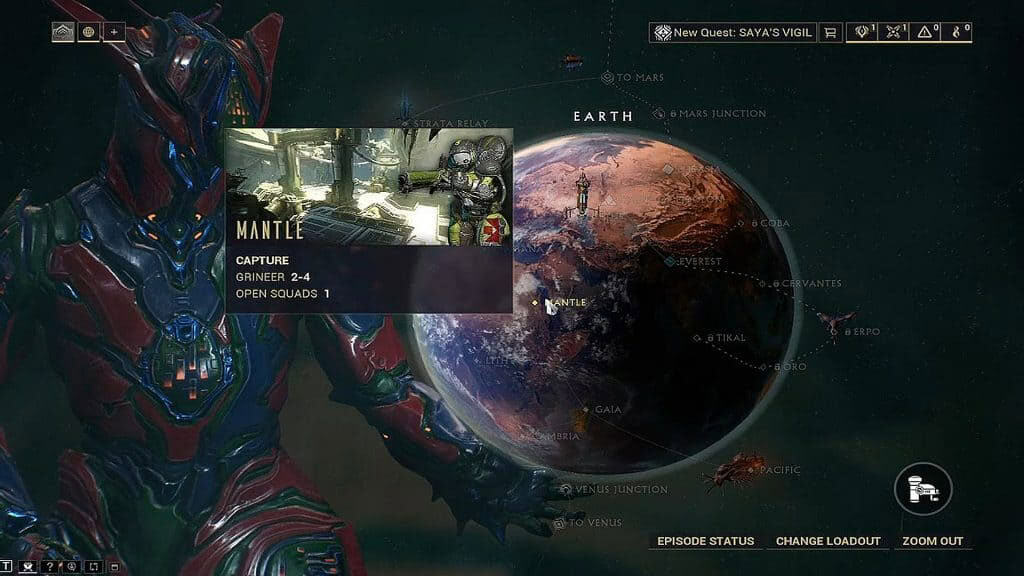Image resolution: width=1024 pixels, height=576 pixels.
Task: Open the Mantle mission preview thumbnail
Action: coord(368,186)
